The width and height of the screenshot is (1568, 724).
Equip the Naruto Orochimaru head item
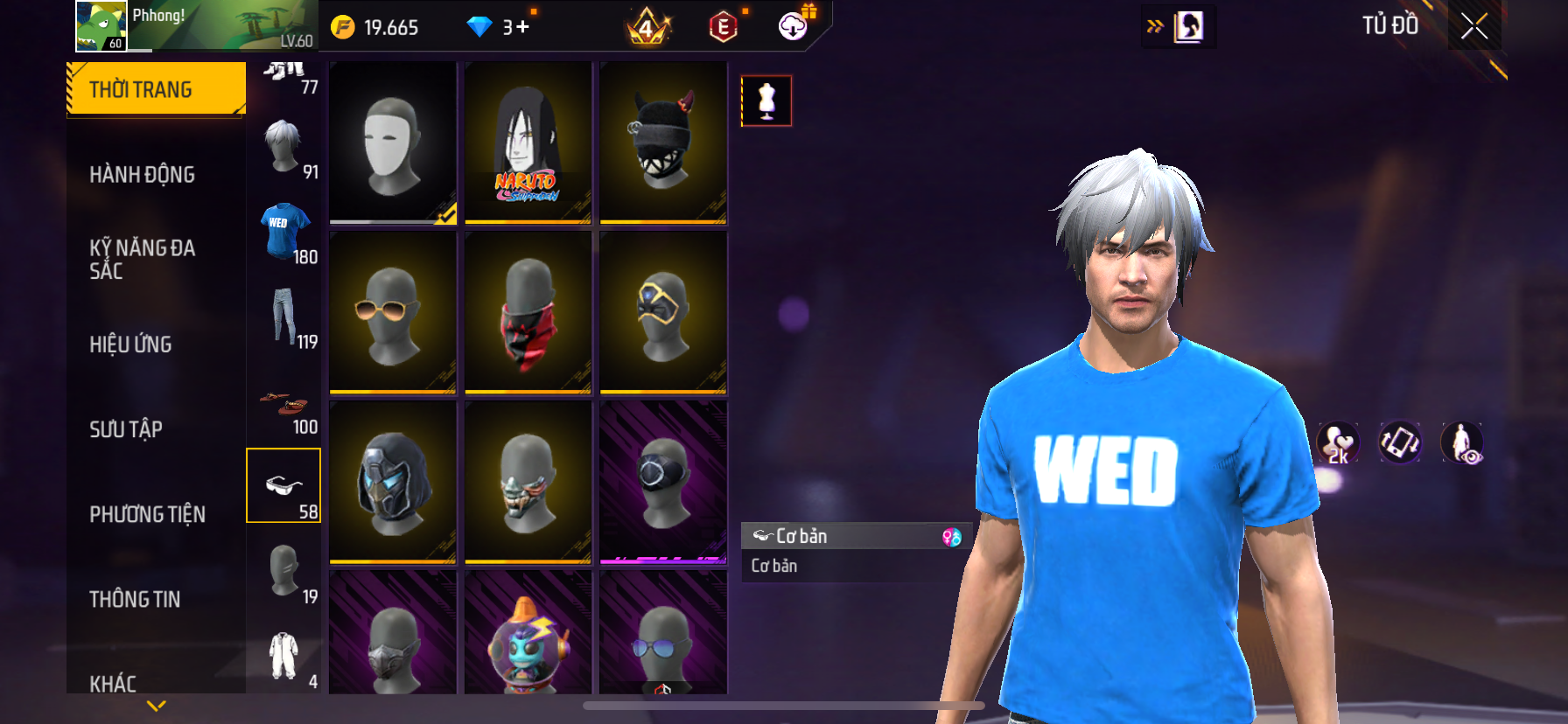coord(528,143)
